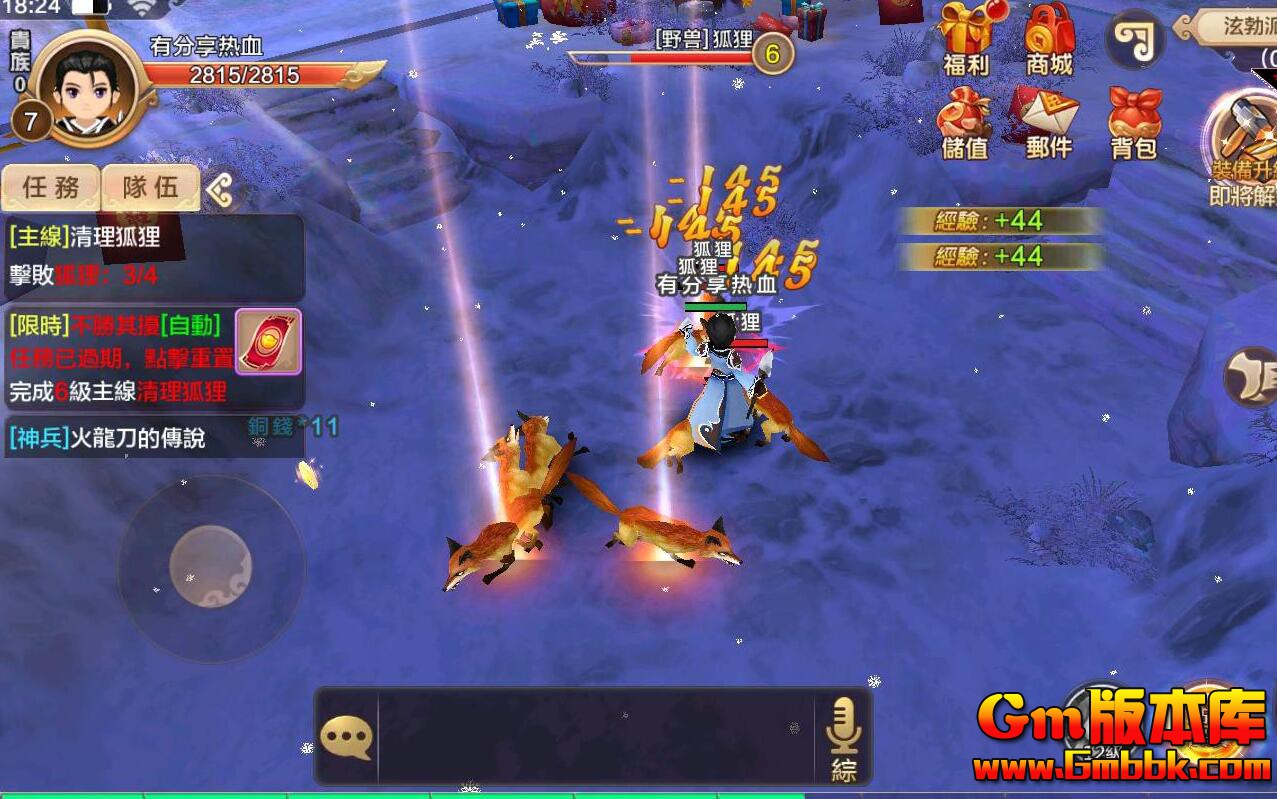Tap the microphone voice chat button
Image resolution: width=1277 pixels, height=799 pixels.
(x=843, y=736)
